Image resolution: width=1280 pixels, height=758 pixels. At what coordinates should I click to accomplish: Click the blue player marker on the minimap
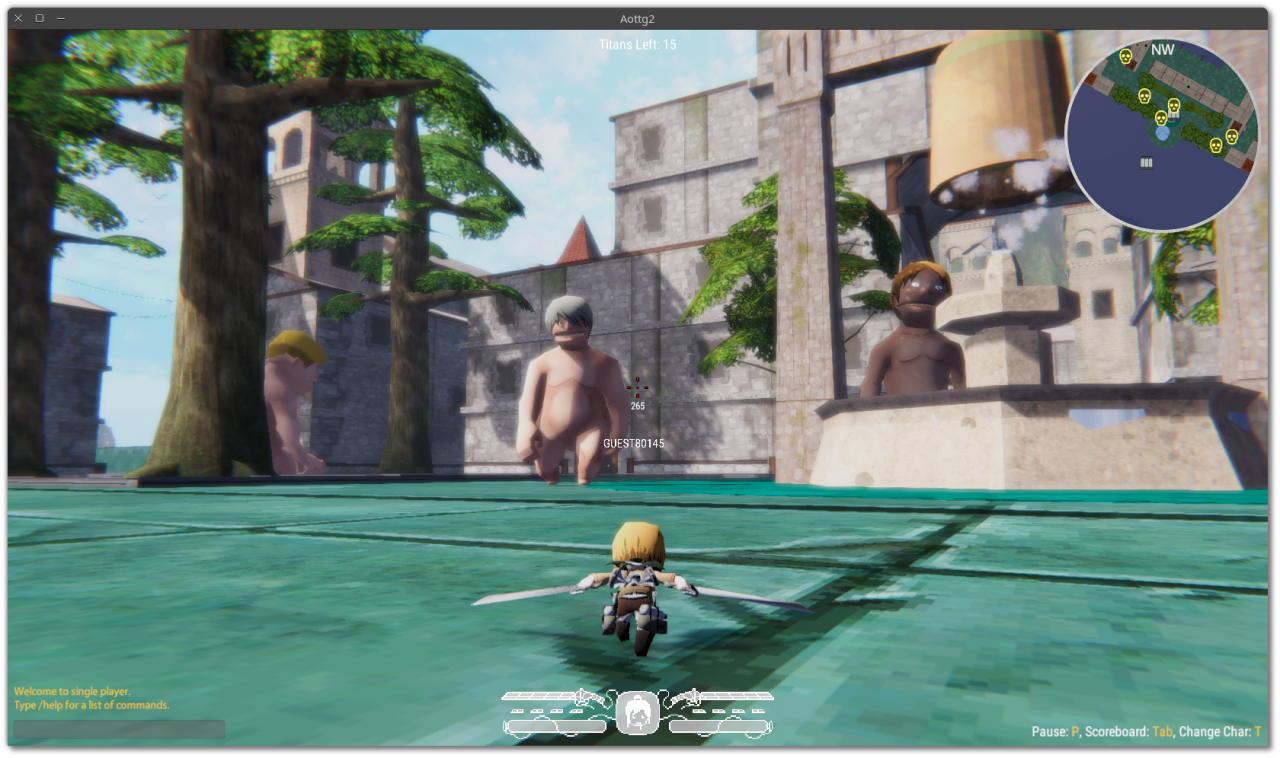pyautogui.click(x=1164, y=133)
